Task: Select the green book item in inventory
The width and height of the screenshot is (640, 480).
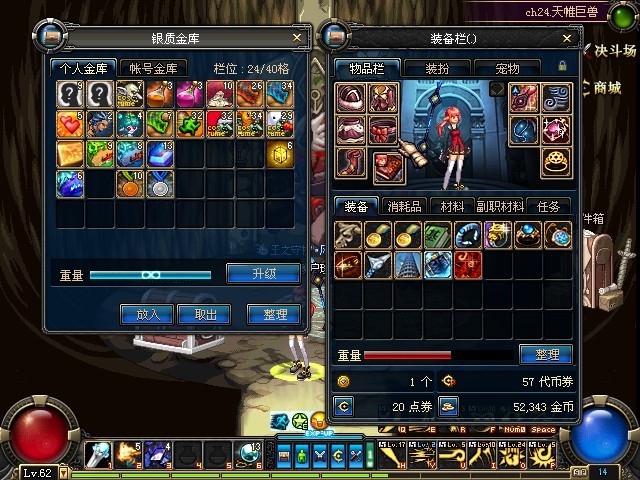Action: [x=435, y=235]
